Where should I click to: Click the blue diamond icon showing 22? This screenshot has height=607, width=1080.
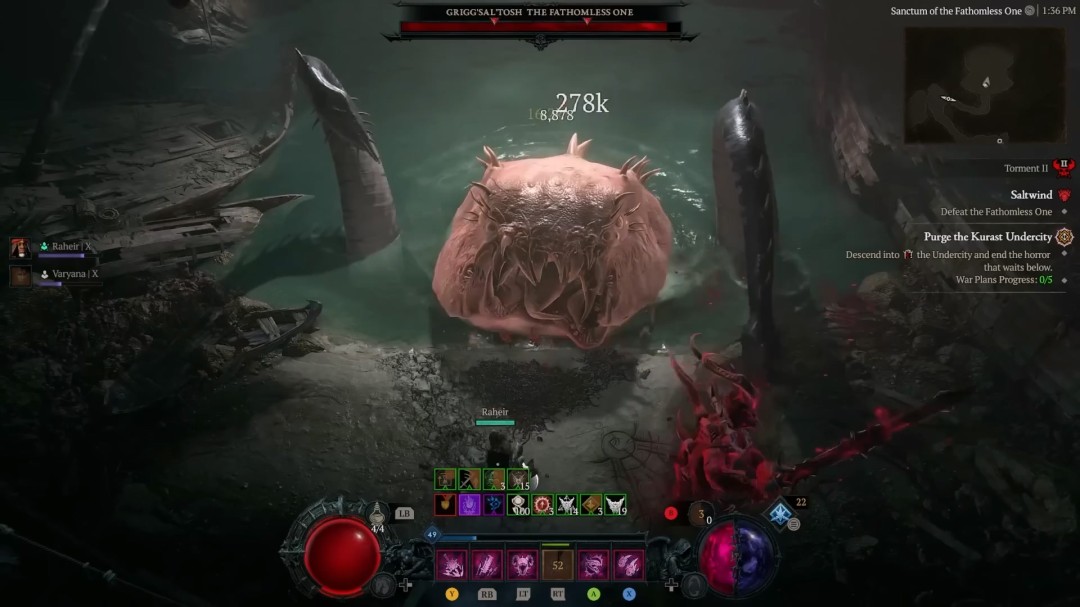(781, 514)
